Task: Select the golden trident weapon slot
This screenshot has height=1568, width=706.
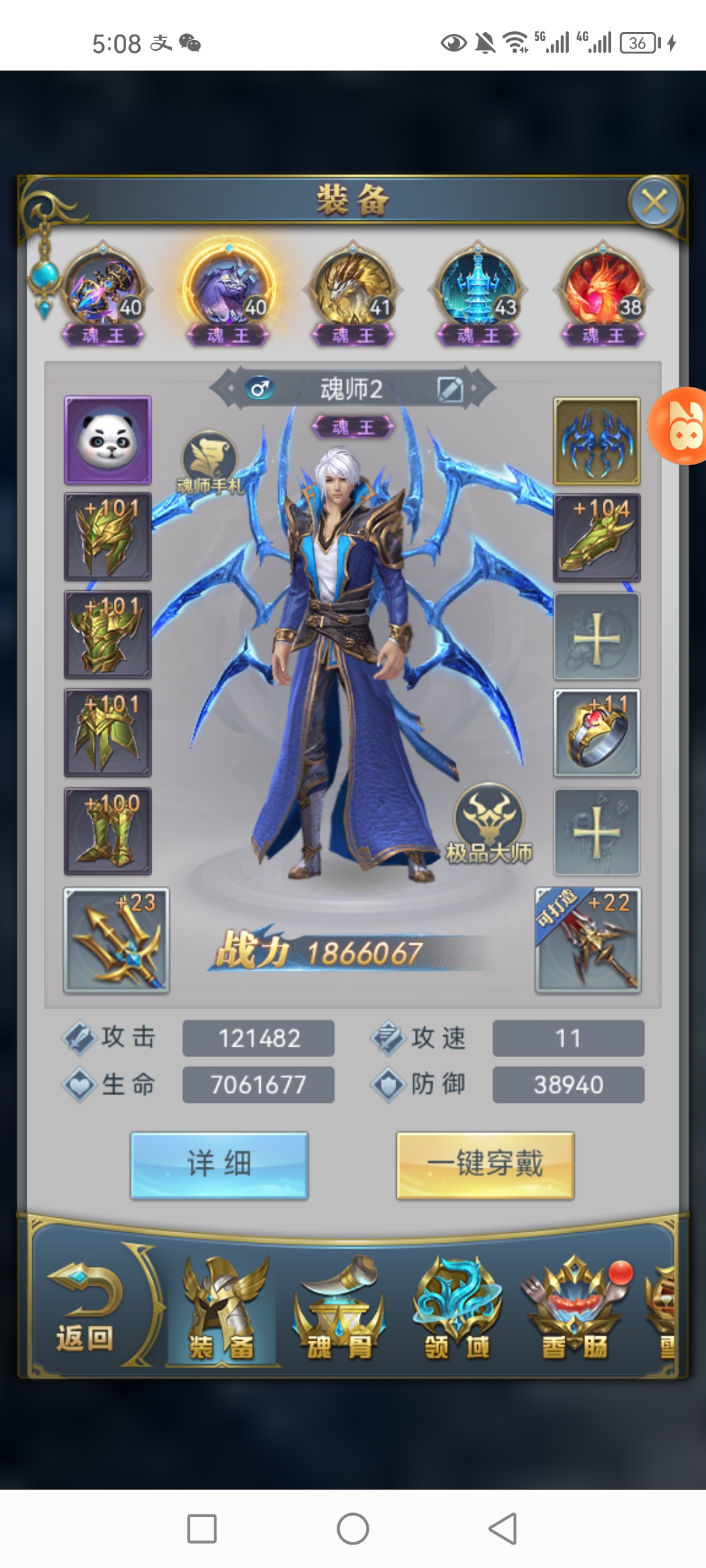Action: point(116,939)
